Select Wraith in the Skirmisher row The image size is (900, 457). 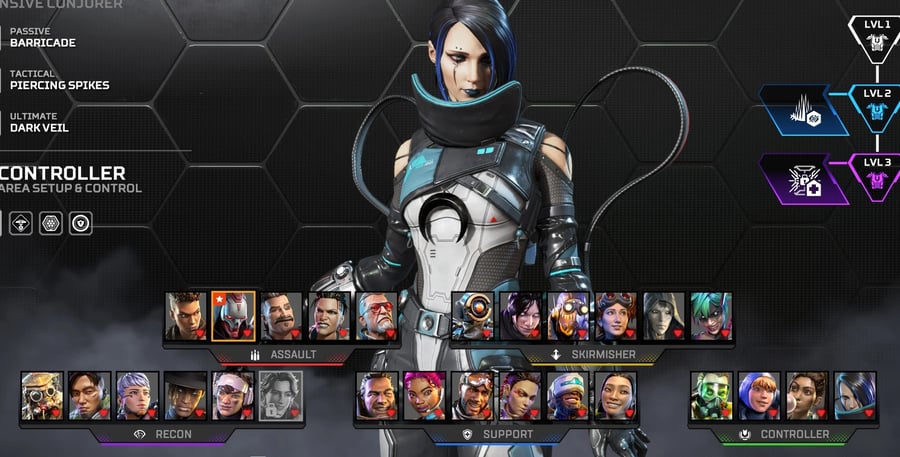520,316
